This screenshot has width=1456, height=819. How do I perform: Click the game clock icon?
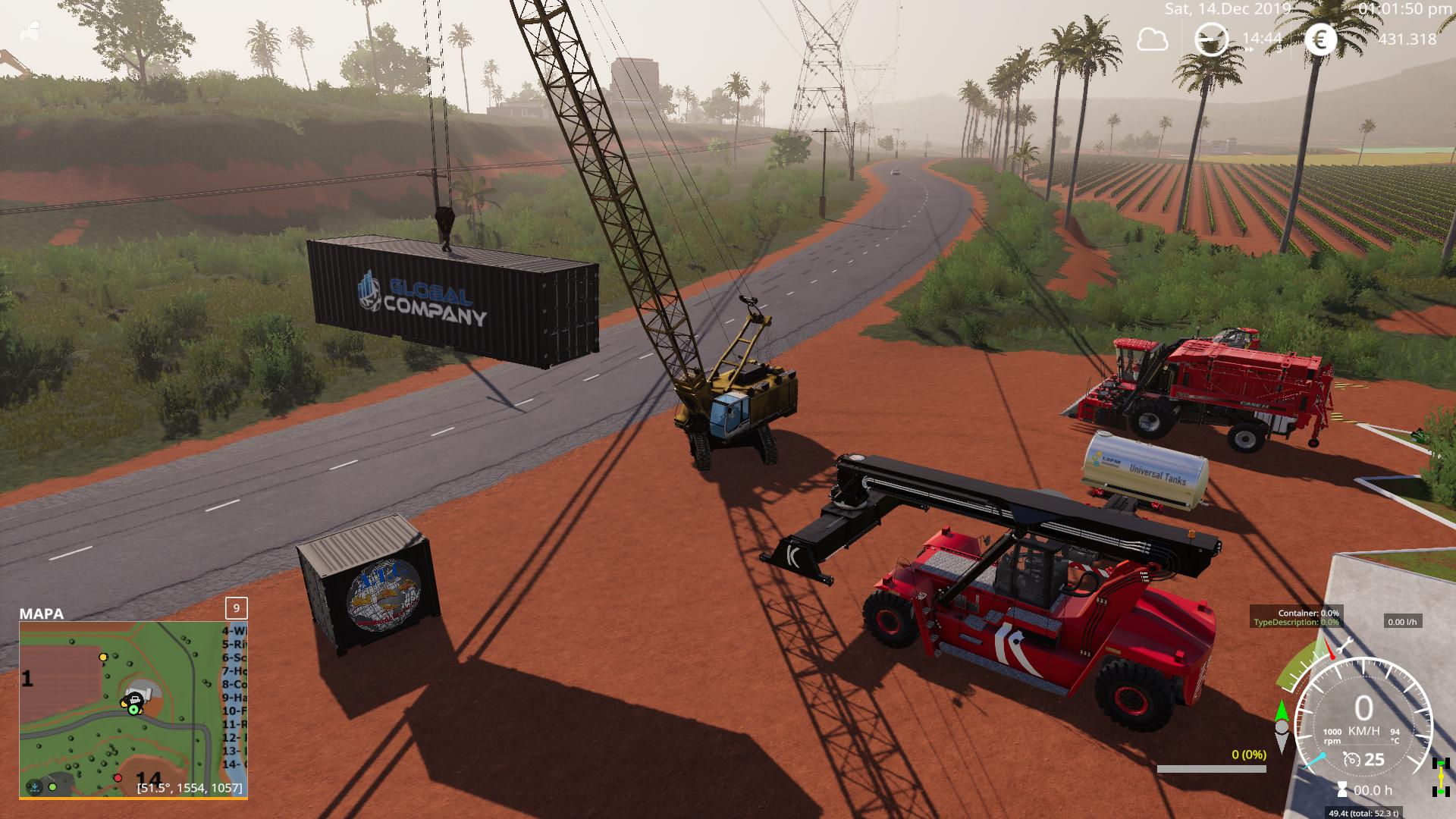1211,39
